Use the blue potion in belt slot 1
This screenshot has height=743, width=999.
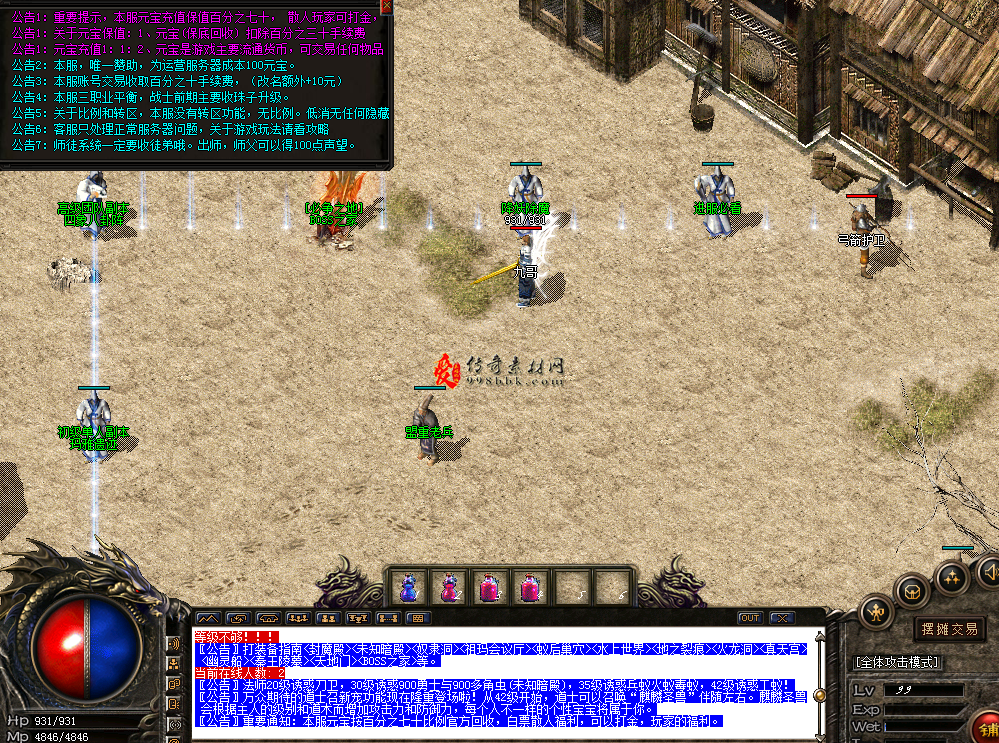[407, 587]
